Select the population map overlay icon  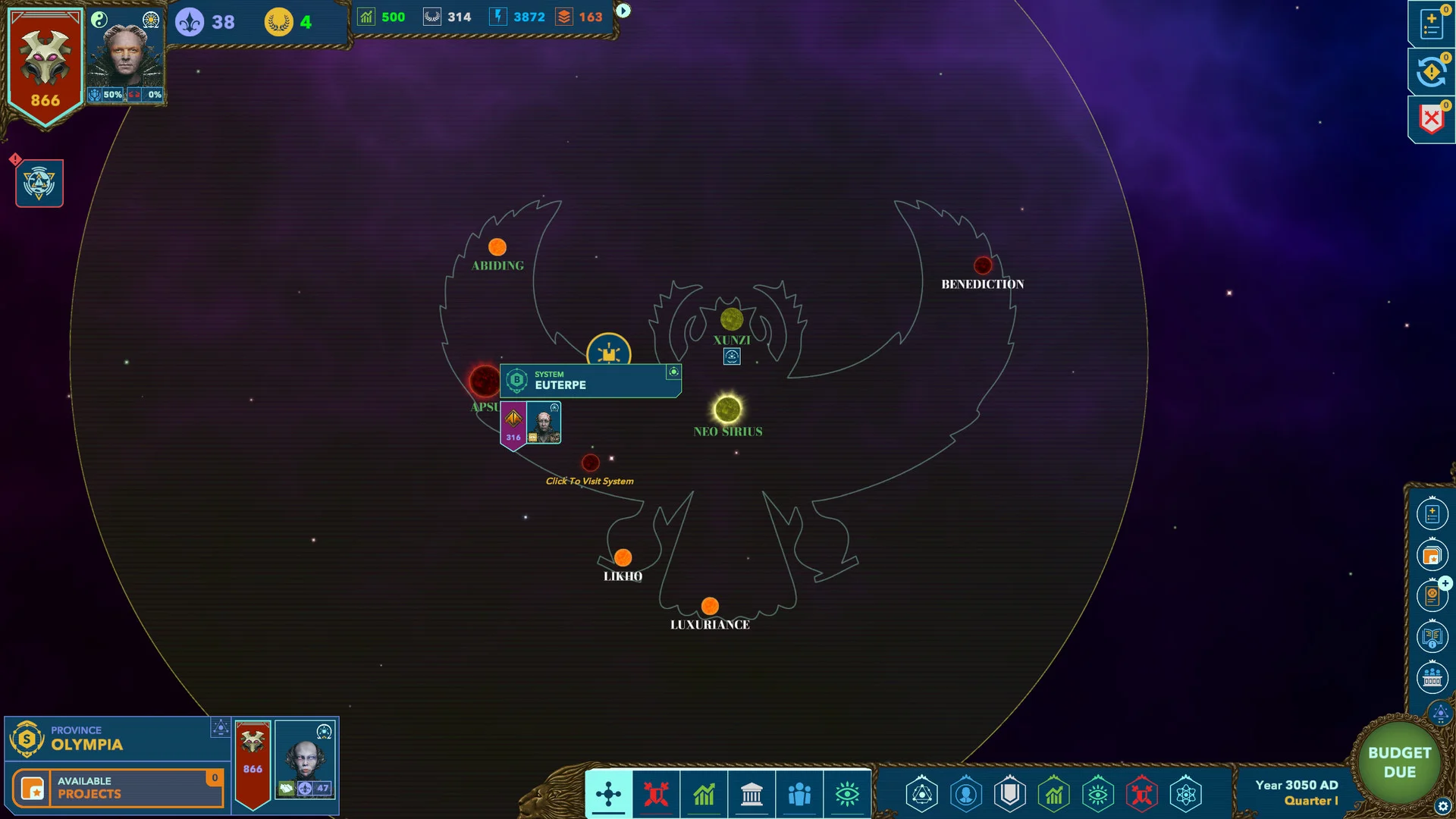[x=799, y=794]
